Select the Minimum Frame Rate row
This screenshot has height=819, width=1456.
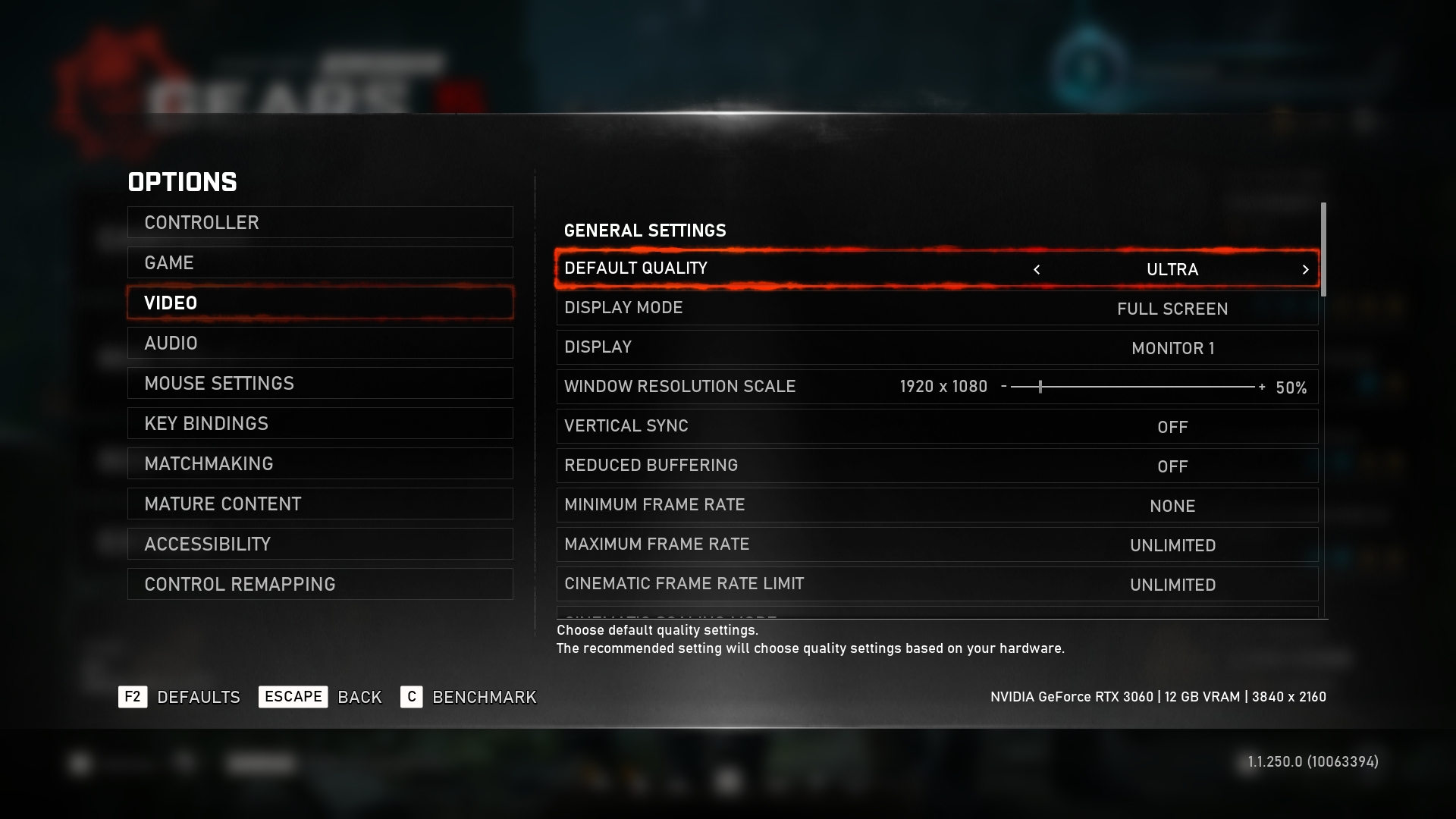tap(937, 505)
